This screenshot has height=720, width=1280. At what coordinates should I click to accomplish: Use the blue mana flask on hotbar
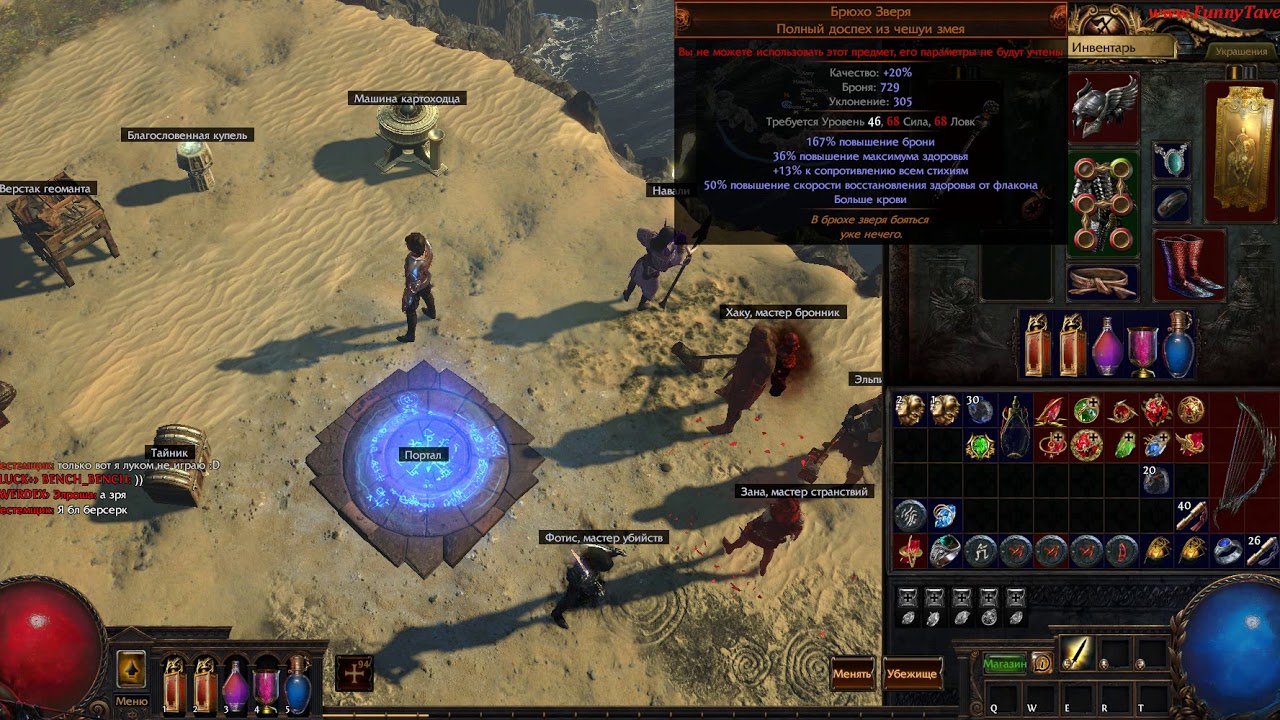coord(298,687)
